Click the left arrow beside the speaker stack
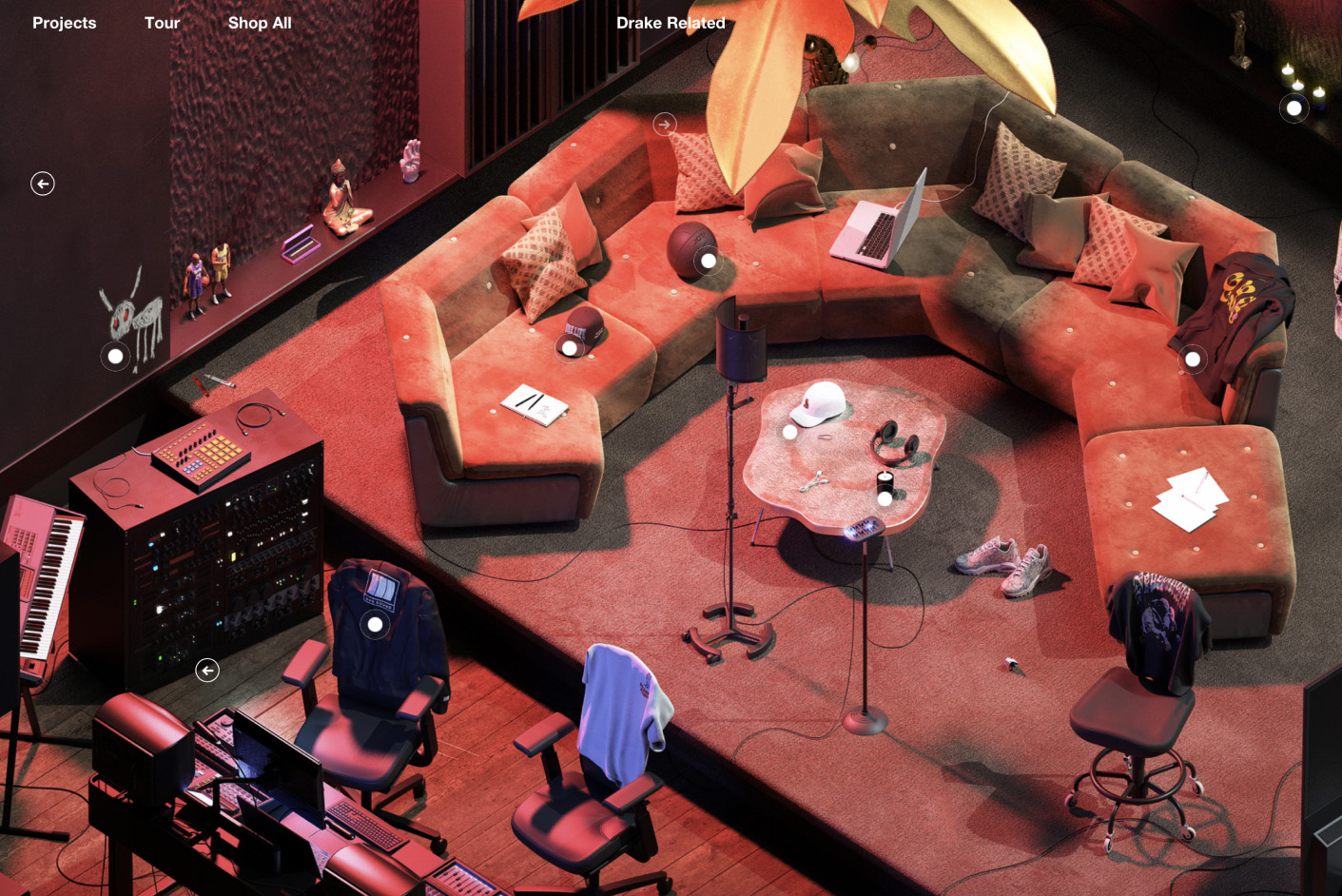 tap(207, 670)
